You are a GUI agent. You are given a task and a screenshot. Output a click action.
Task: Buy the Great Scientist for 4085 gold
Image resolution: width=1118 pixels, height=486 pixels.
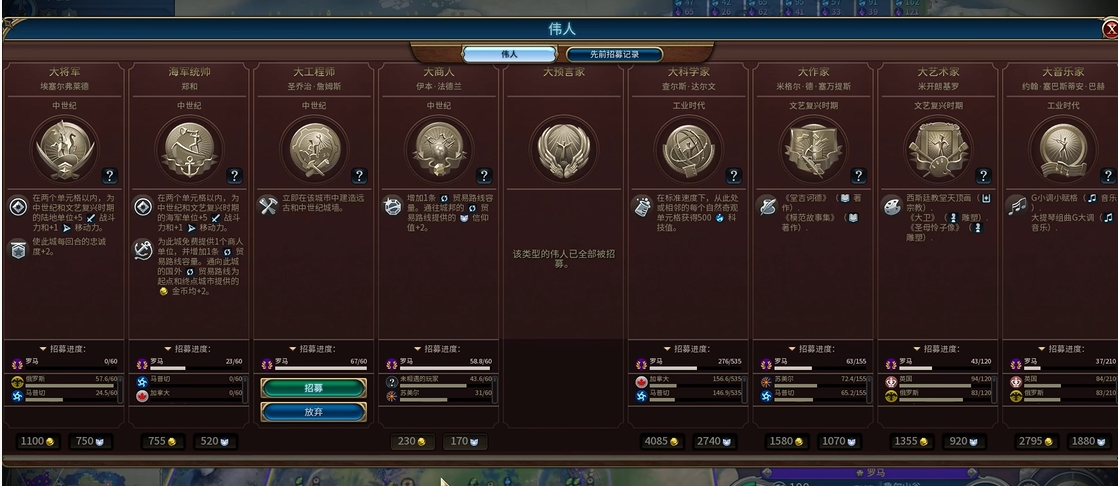tap(661, 441)
